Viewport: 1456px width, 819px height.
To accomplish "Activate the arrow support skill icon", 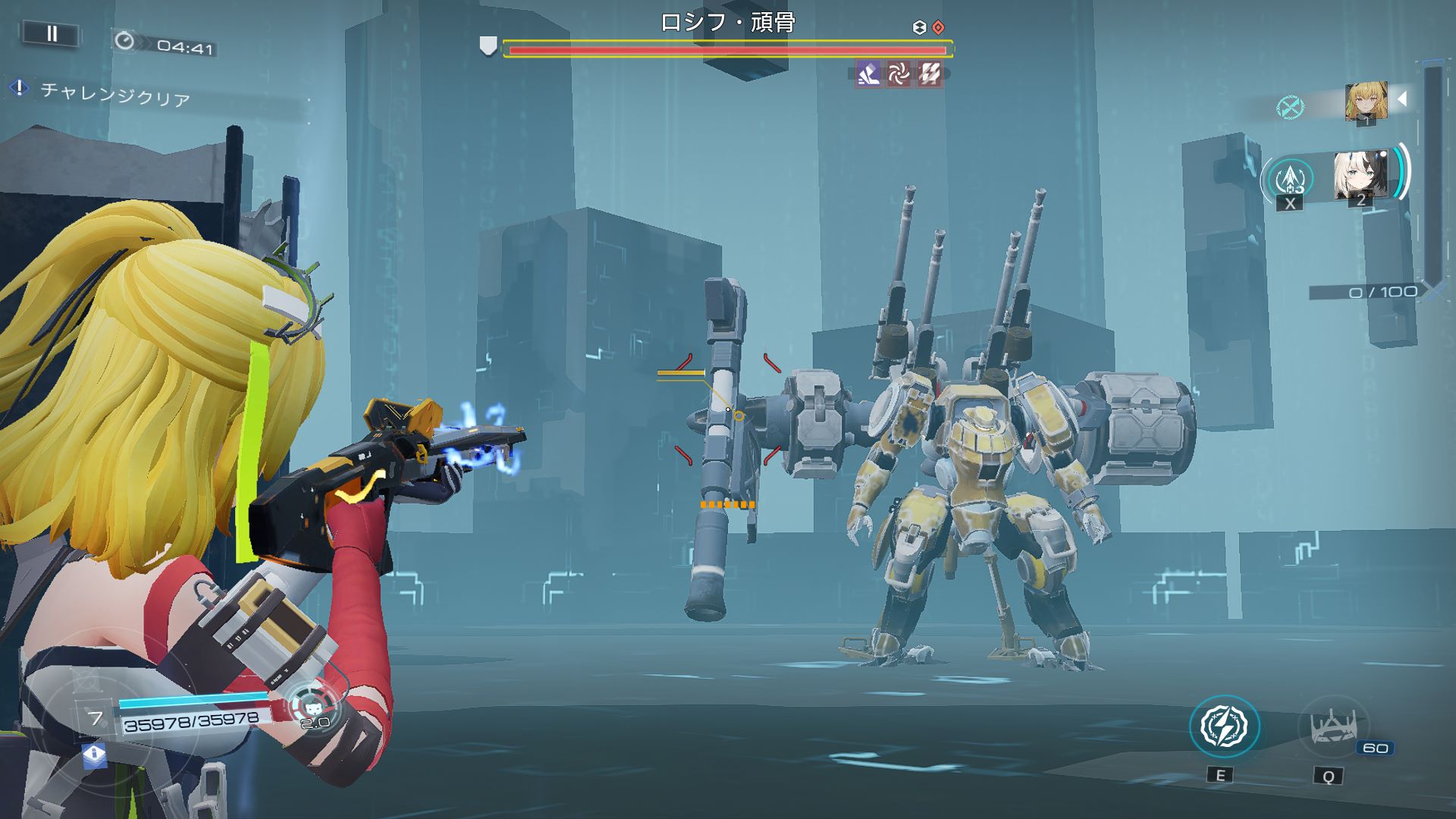I will (x=1290, y=179).
